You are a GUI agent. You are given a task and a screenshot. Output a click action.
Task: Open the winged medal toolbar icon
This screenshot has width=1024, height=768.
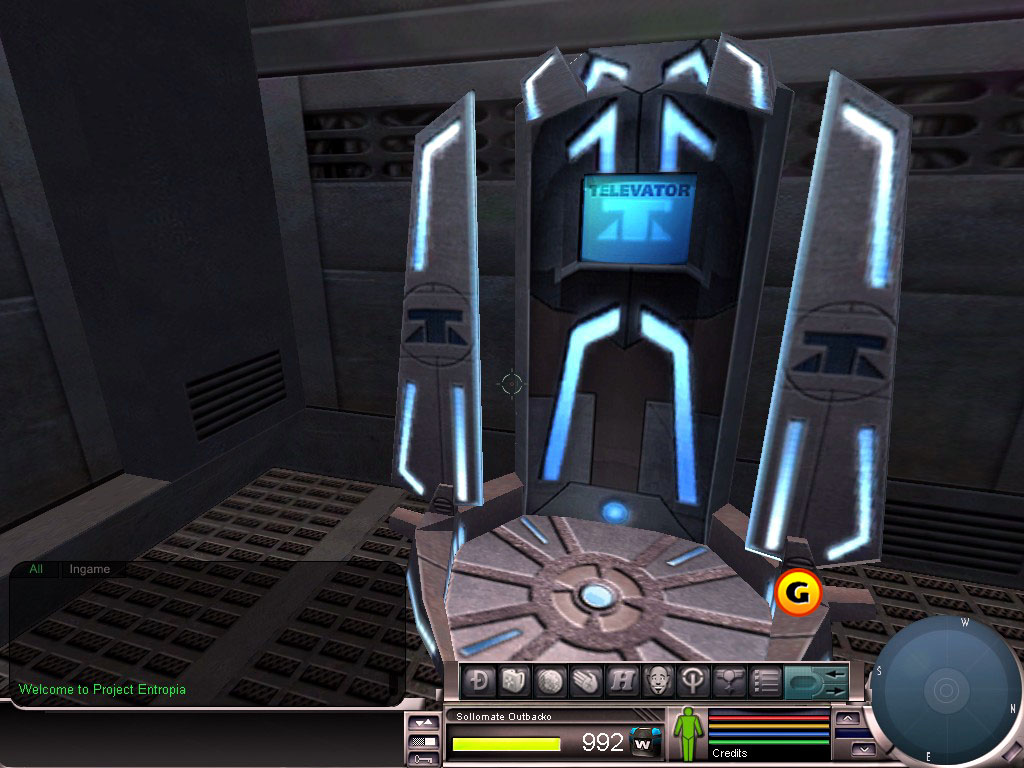click(728, 682)
